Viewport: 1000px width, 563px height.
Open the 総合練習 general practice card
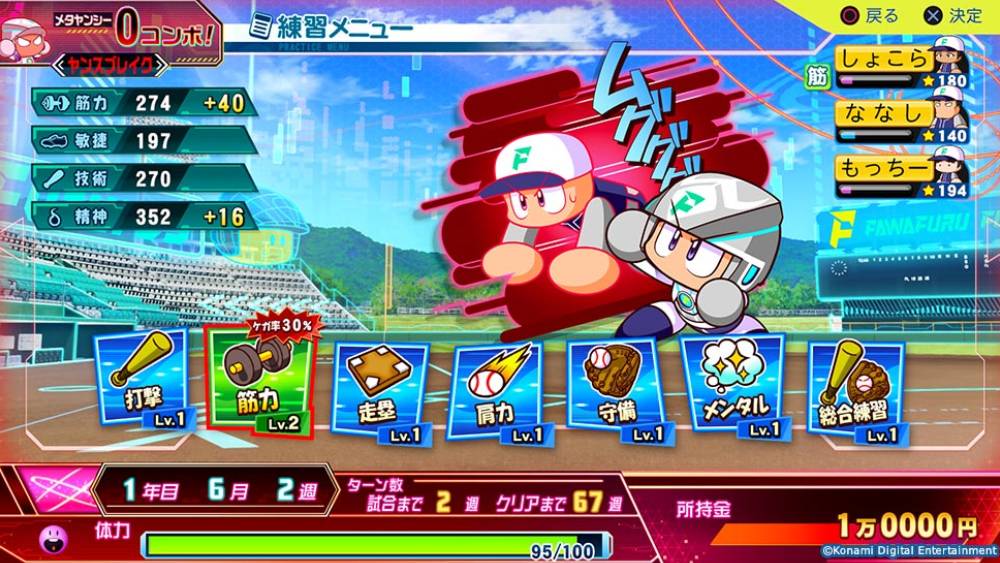click(857, 391)
